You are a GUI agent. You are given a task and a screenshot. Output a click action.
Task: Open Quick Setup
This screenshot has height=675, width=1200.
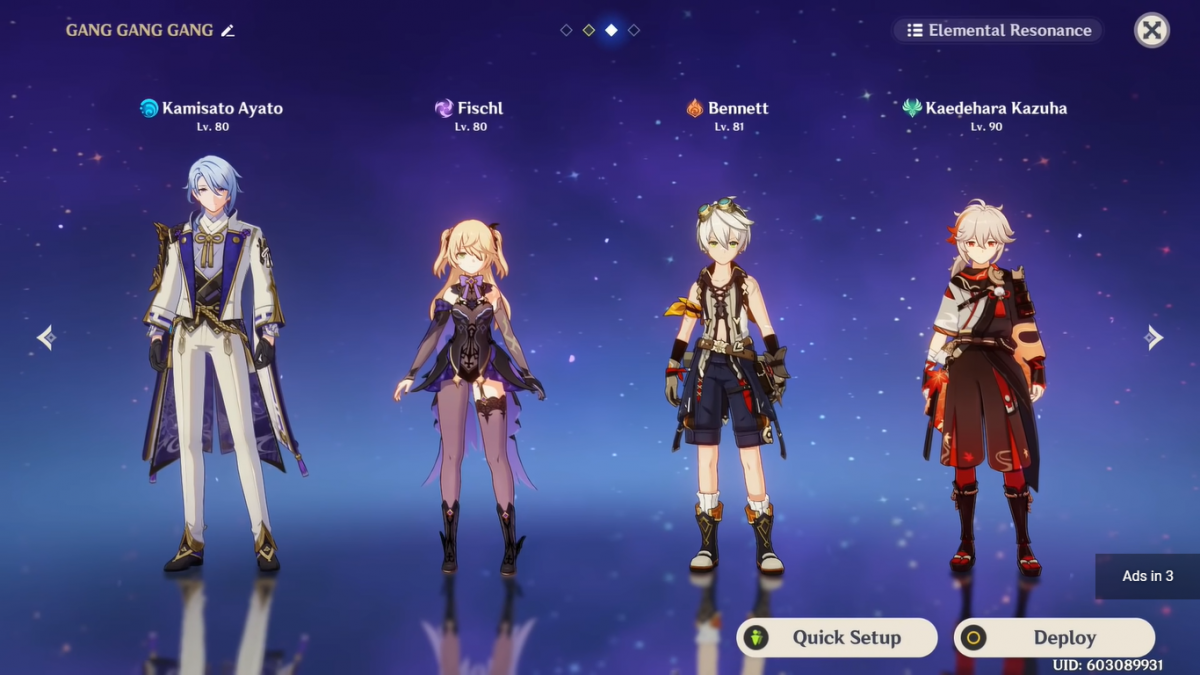pyautogui.click(x=837, y=637)
